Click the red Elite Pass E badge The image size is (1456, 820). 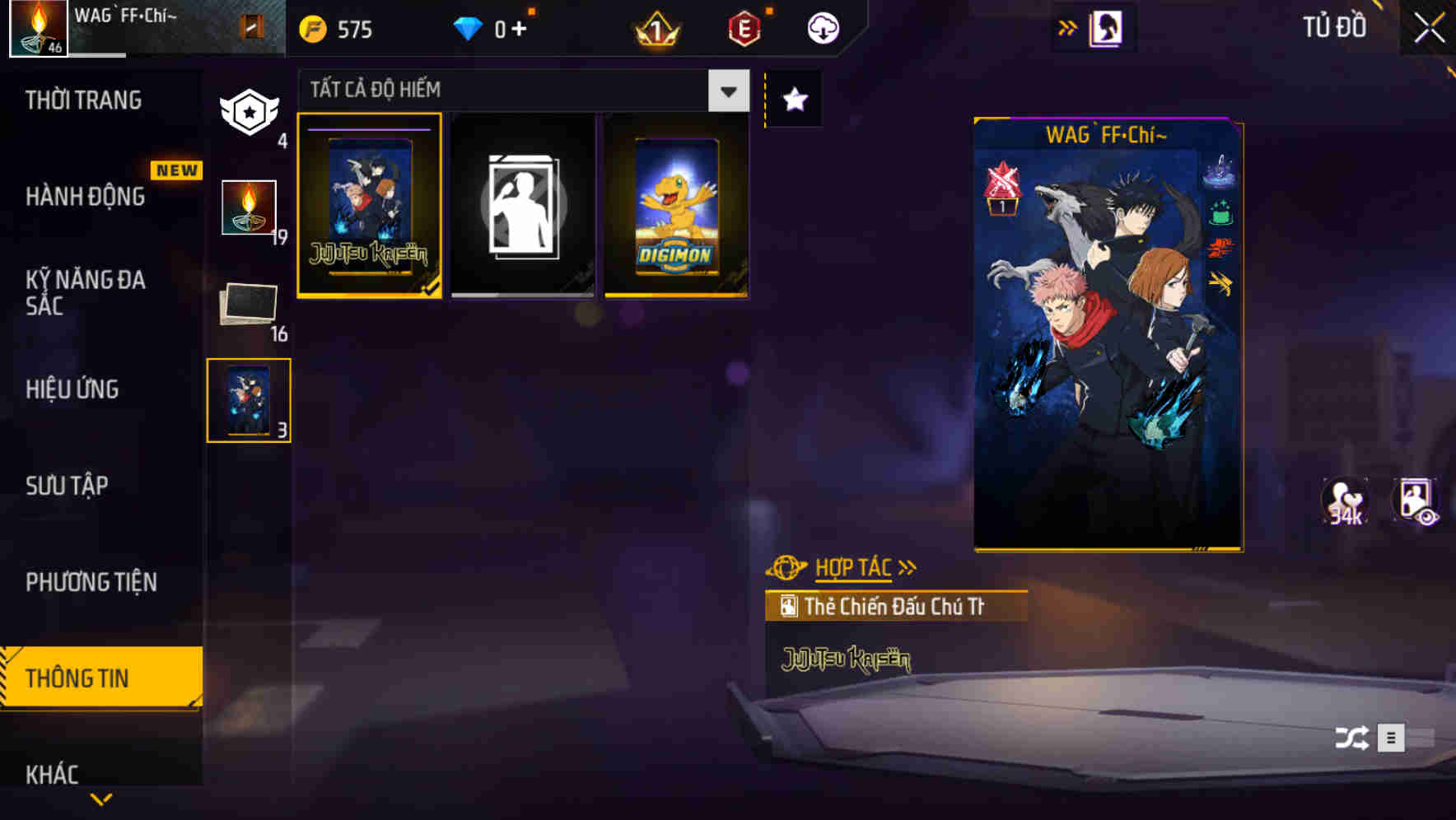745,27
